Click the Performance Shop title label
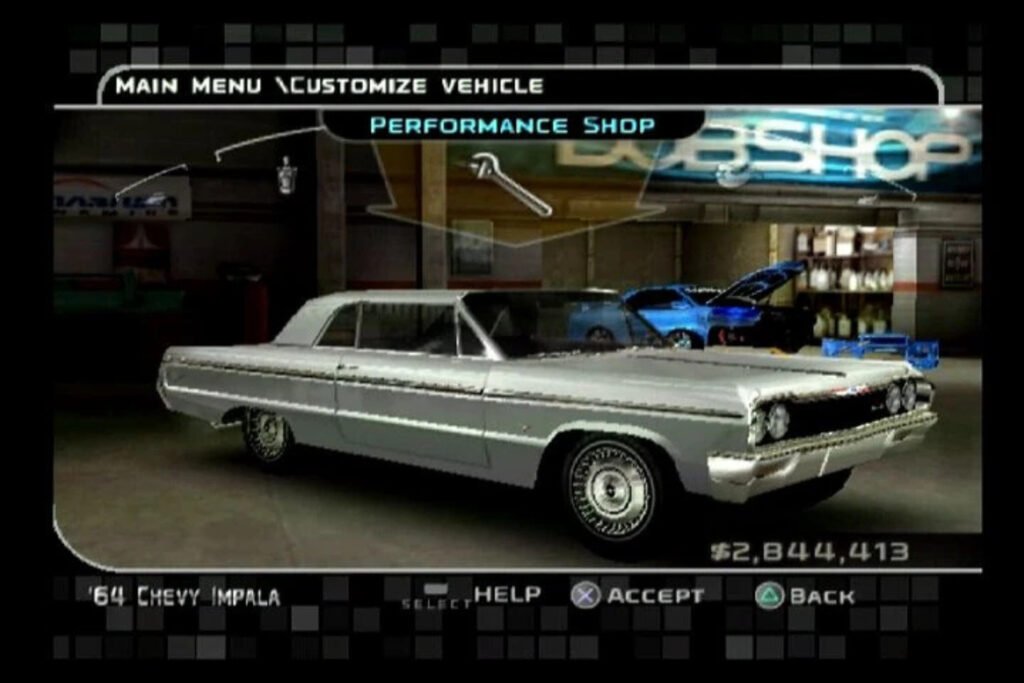This screenshot has width=1024, height=683. [512, 125]
